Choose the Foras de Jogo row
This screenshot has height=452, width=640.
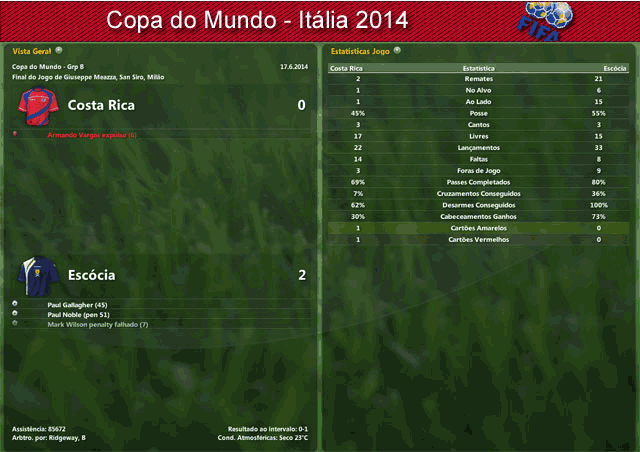478,170
